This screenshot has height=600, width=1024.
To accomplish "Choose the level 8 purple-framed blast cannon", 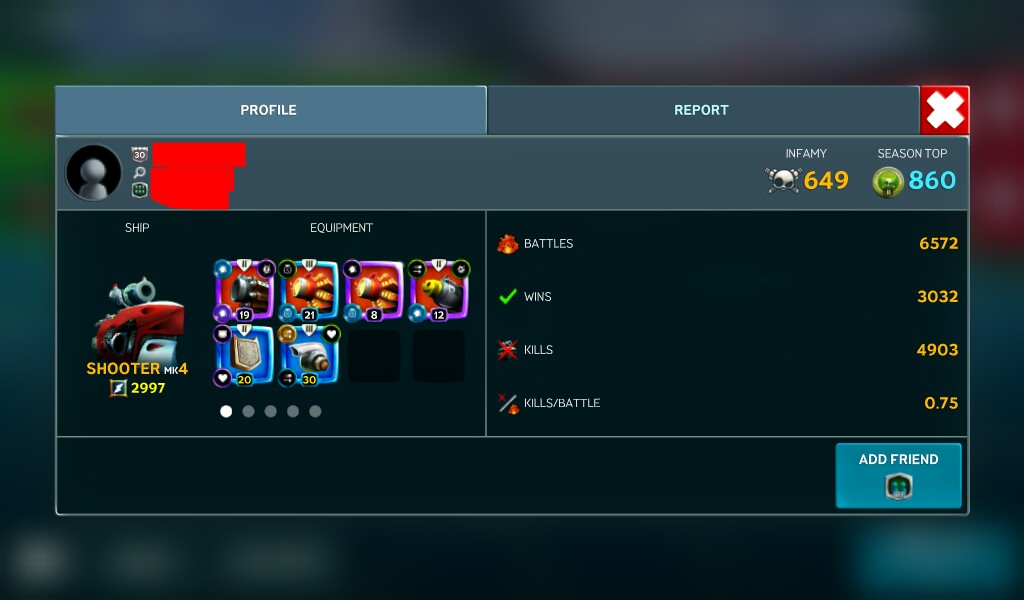I will pyautogui.click(x=372, y=291).
